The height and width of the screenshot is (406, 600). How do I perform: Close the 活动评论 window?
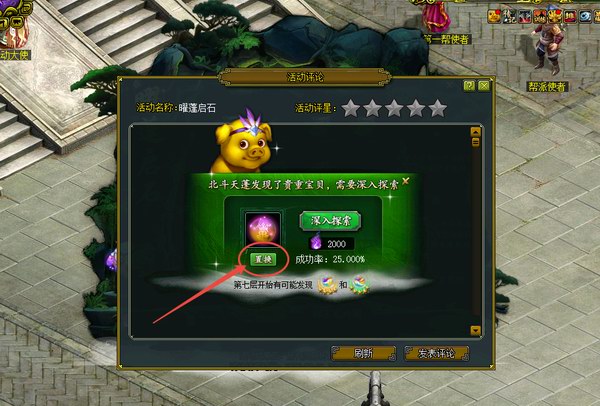click(x=483, y=86)
